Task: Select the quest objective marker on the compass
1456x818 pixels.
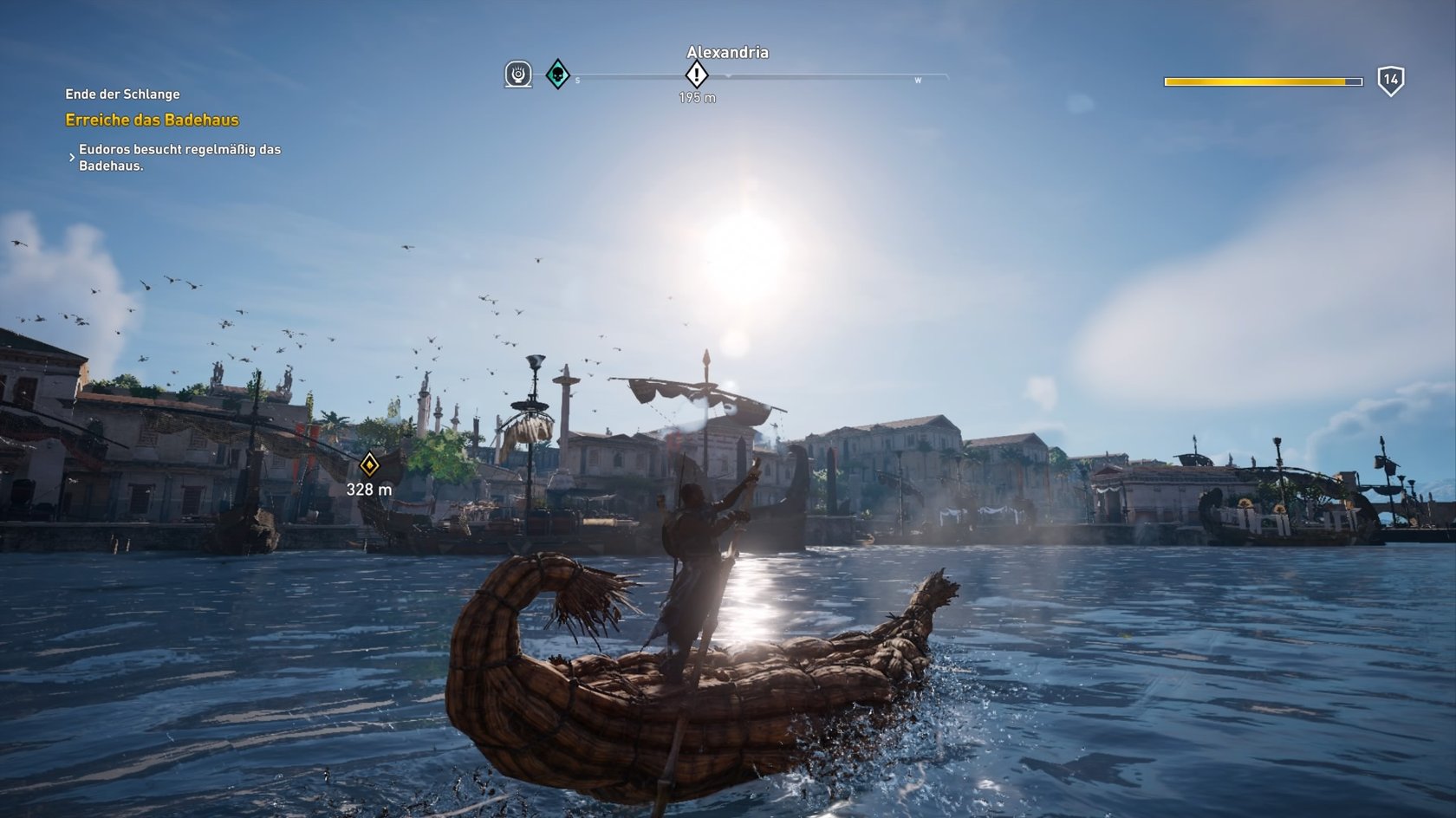Action: (x=697, y=75)
